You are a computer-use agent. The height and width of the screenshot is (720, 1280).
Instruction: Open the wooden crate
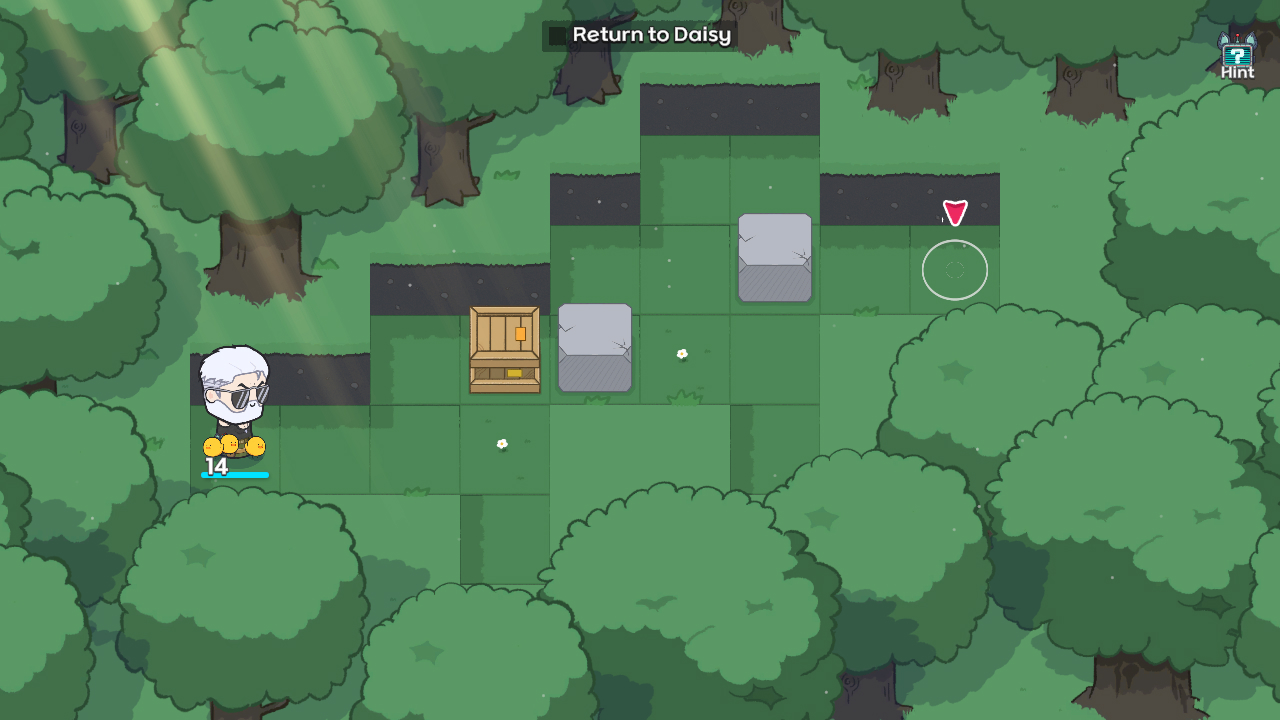click(x=504, y=350)
